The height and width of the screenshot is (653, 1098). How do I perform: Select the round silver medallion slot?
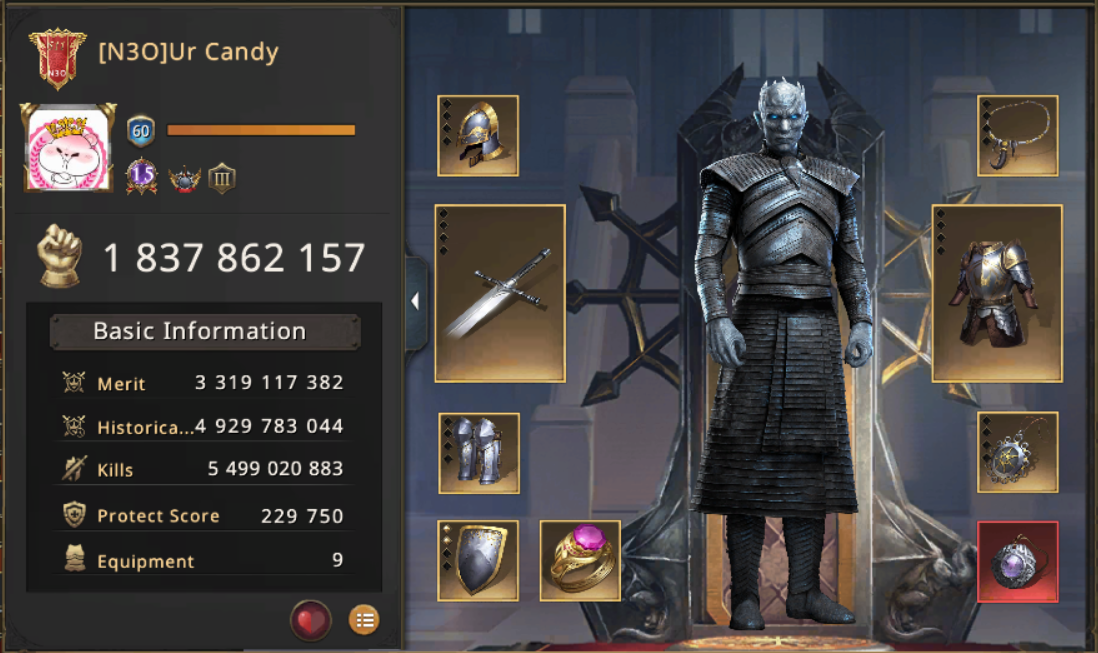click(x=1018, y=453)
